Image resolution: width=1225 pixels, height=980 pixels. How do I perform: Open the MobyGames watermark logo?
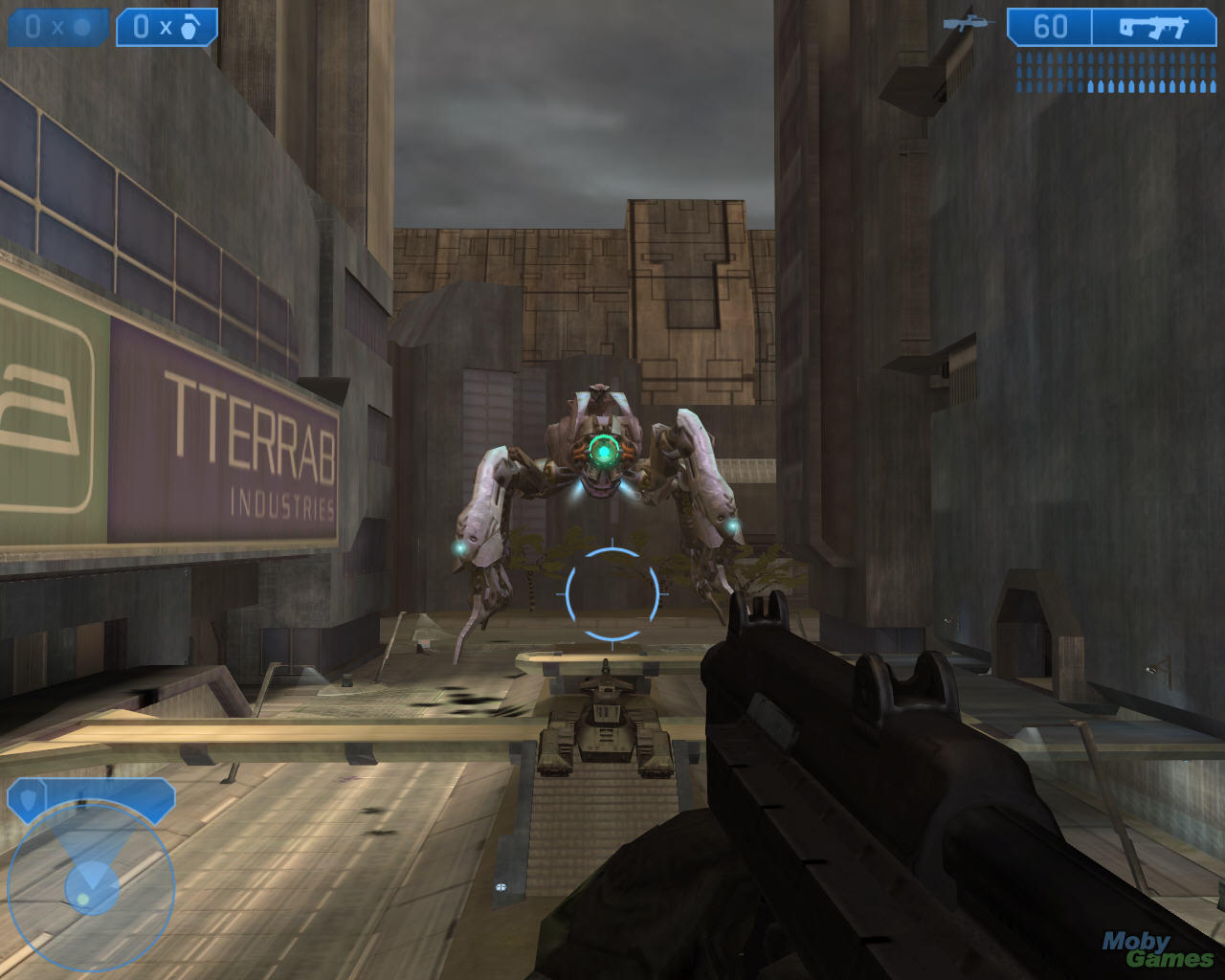[x=1155, y=948]
